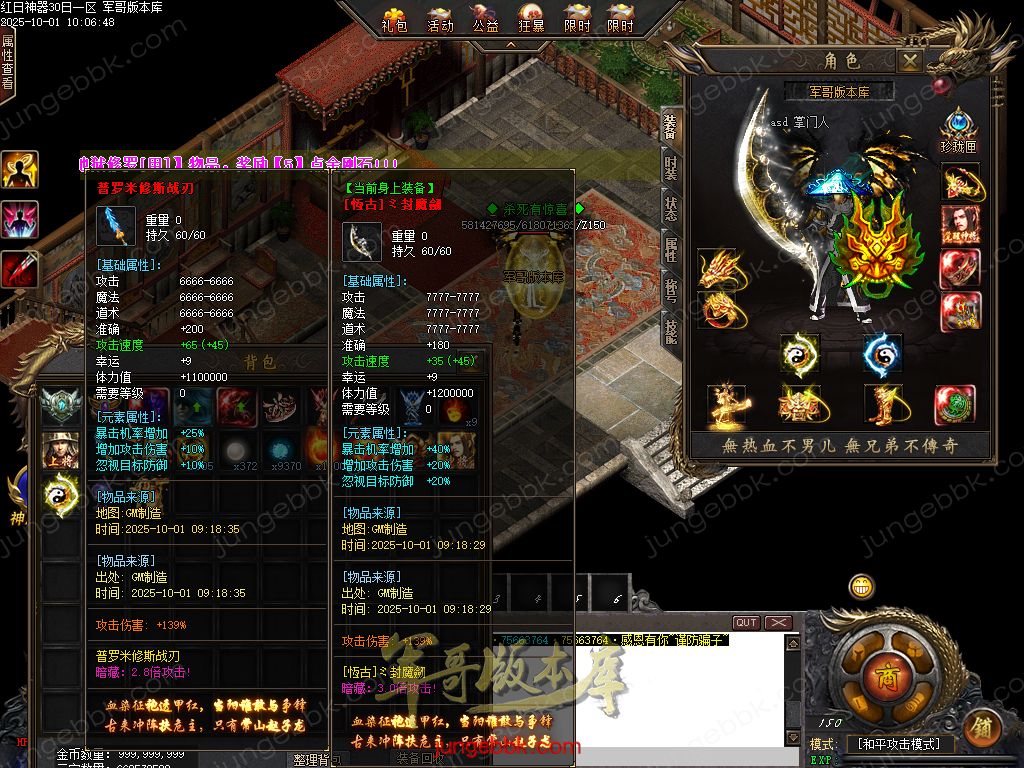Viewport: 1024px width, 768px height.
Task: Click the OUT button above chat
Action: point(746,623)
